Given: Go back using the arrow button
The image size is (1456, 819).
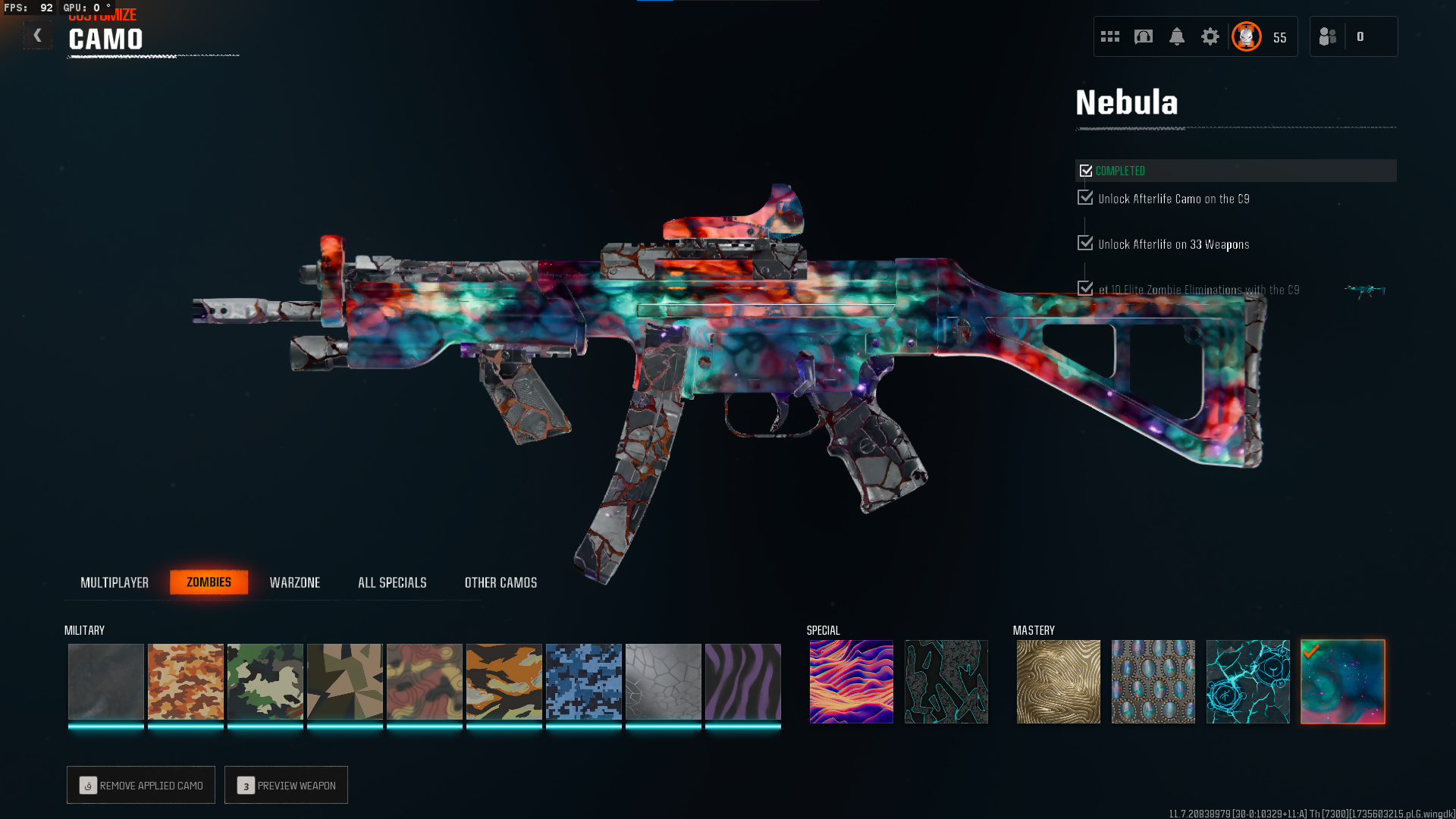Looking at the screenshot, I should click(x=37, y=36).
